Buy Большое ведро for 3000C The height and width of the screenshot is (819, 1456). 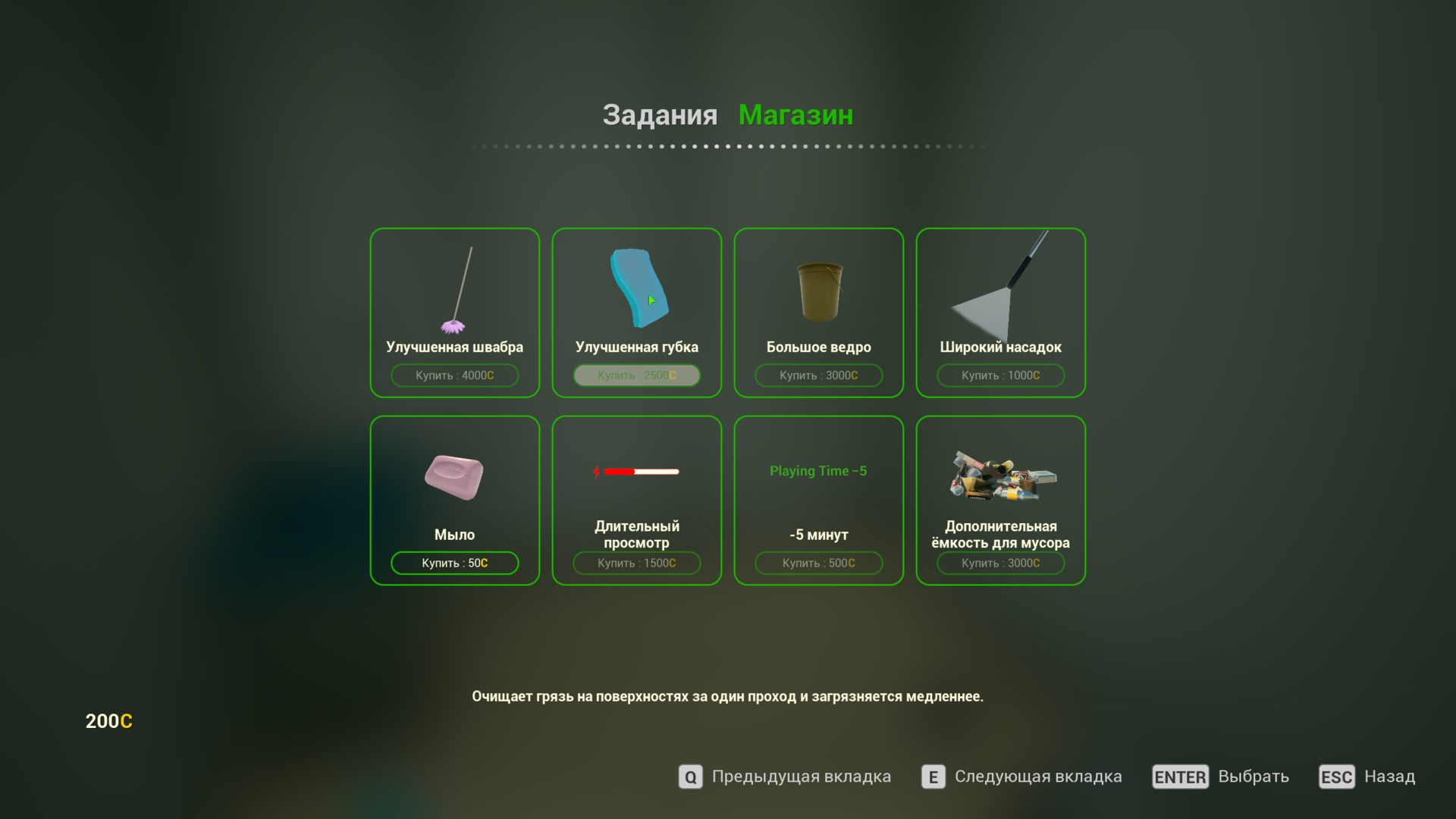click(x=819, y=375)
